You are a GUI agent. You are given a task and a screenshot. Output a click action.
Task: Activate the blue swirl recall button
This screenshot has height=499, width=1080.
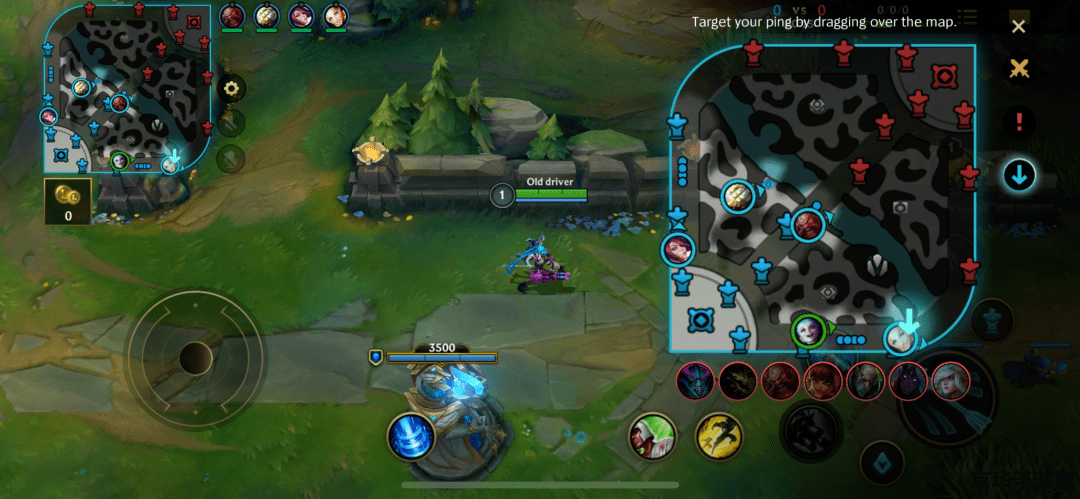pos(411,436)
